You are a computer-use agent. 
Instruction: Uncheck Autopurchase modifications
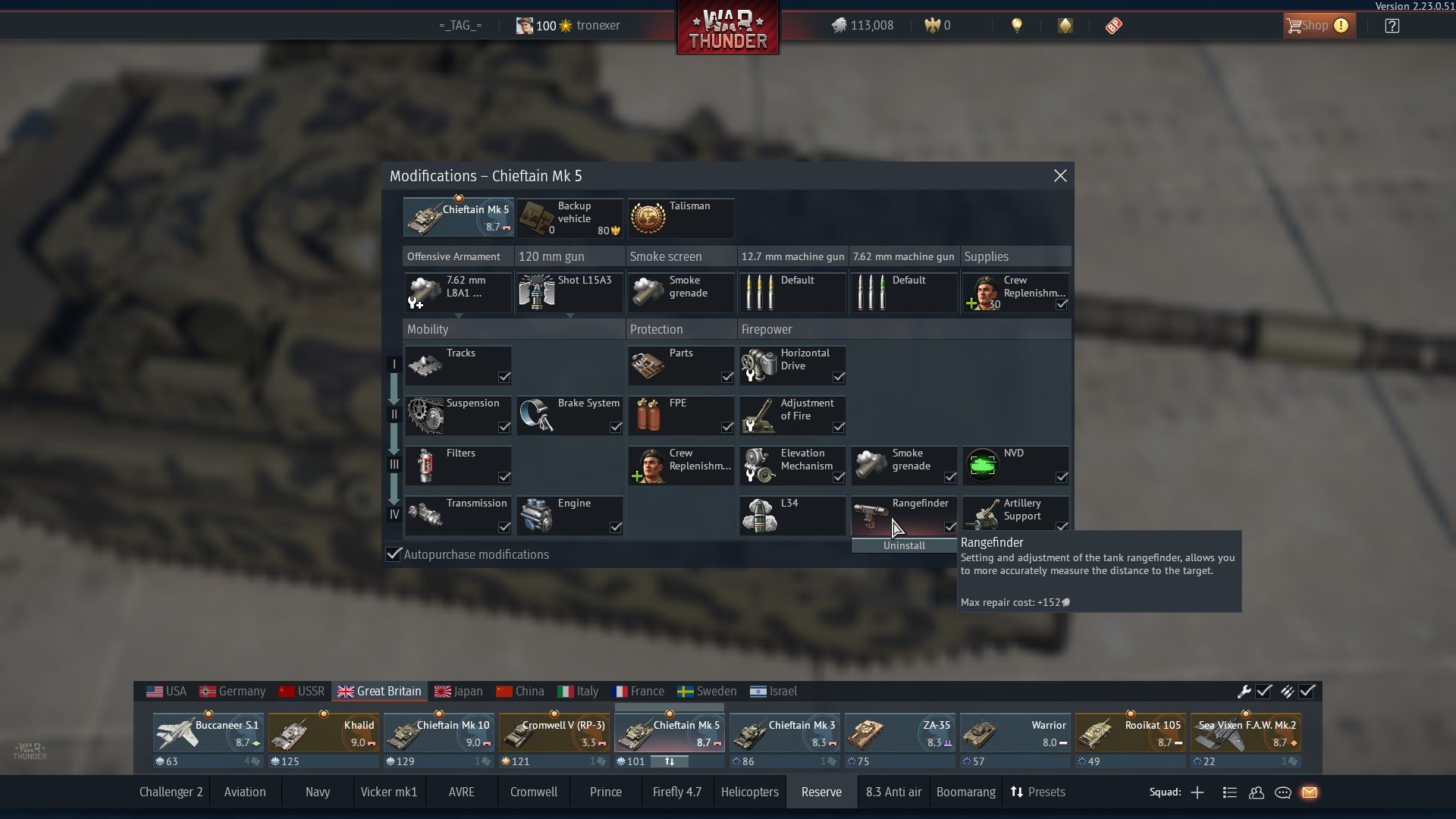(393, 554)
